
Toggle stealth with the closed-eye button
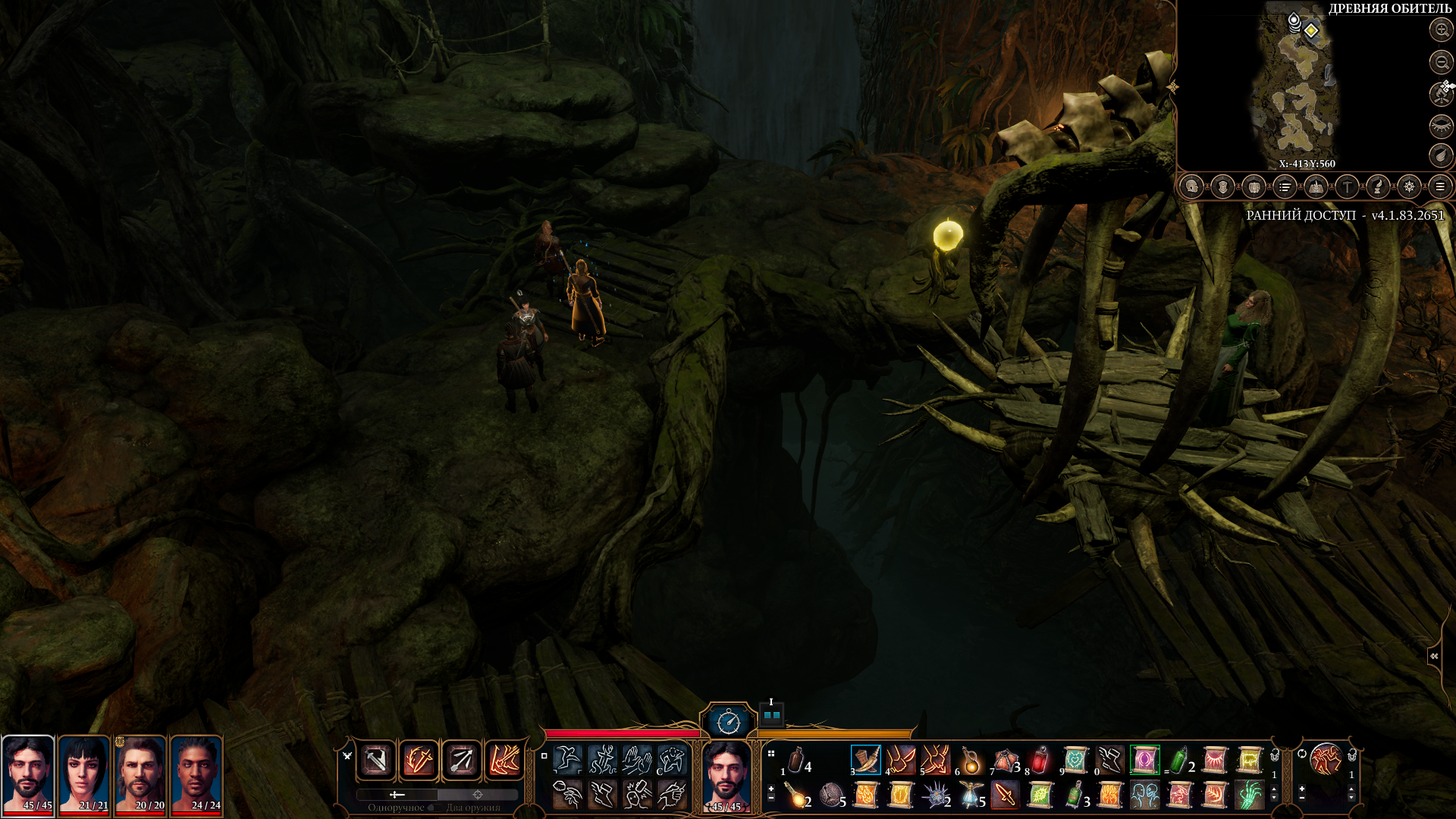[x=1441, y=125]
